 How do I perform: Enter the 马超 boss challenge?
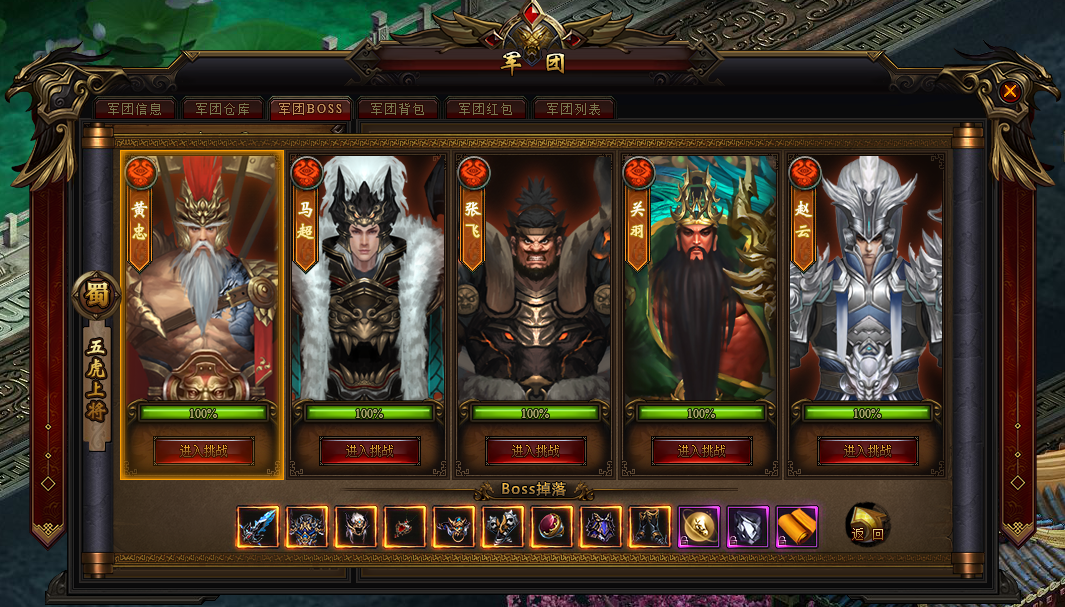tap(369, 451)
